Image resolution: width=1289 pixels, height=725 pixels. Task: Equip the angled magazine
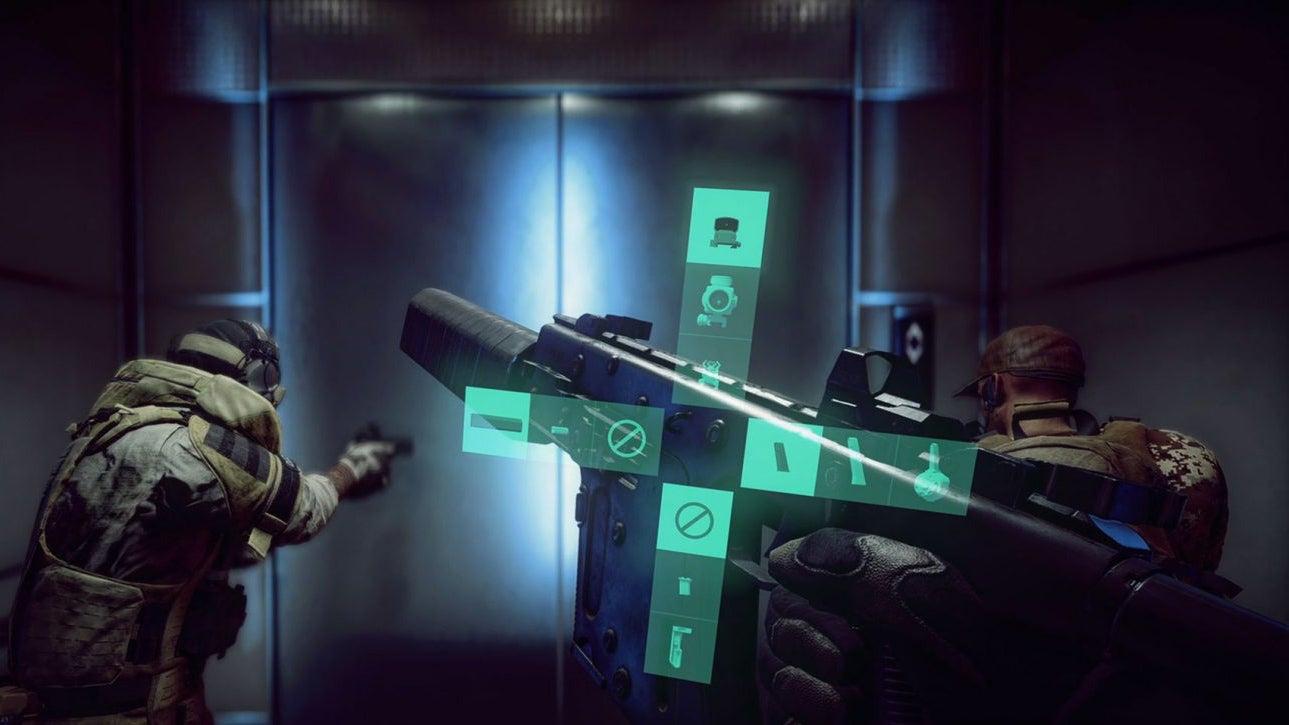(x=856, y=462)
